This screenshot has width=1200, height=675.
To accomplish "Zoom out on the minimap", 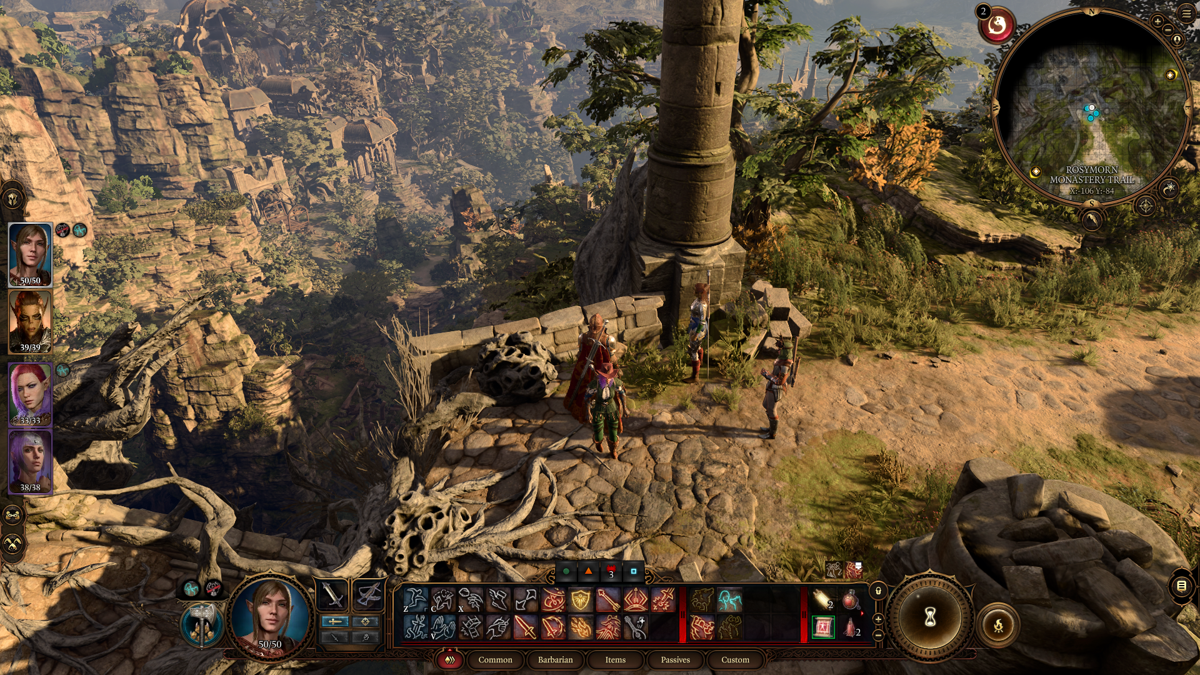I will (x=1166, y=32).
